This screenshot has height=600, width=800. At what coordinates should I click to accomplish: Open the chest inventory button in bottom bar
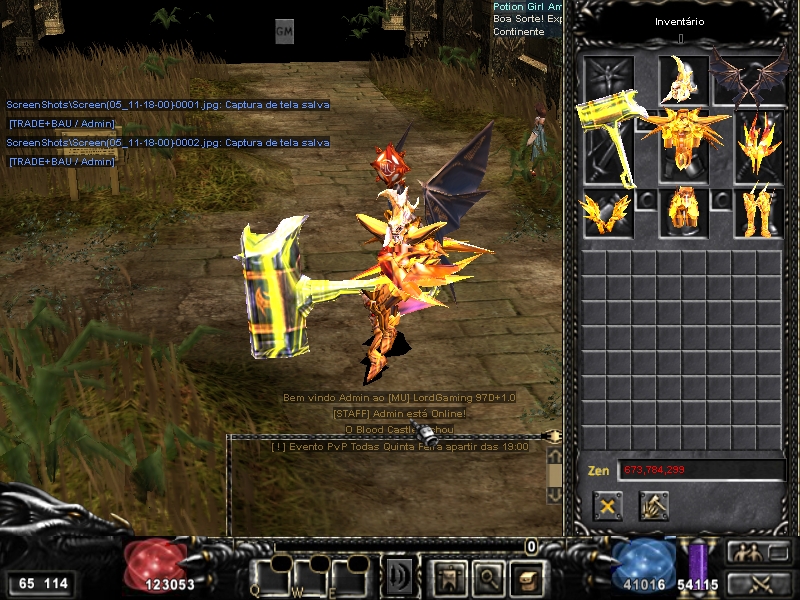526,576
